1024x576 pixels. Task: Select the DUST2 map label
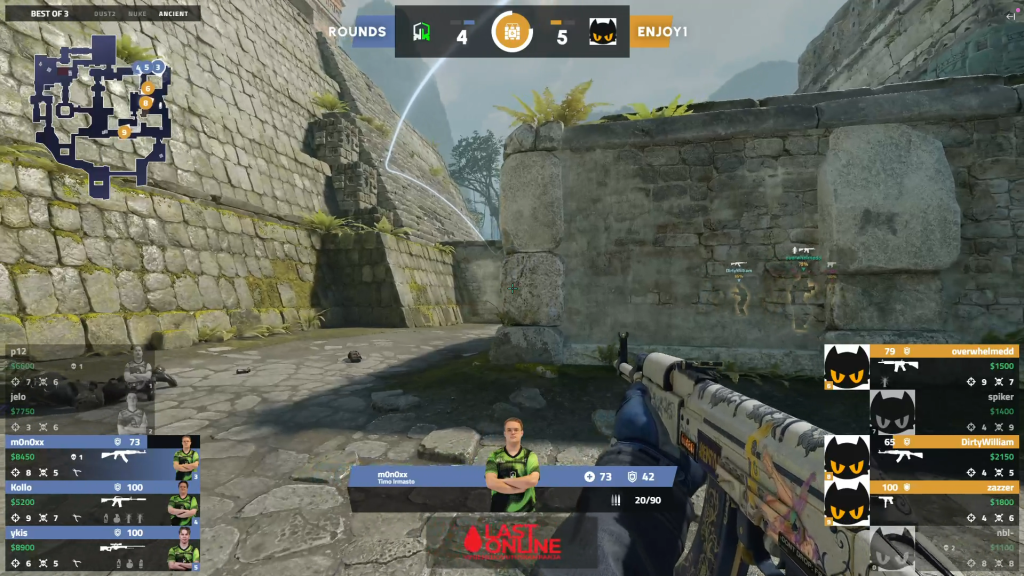[x=105, y=14]
